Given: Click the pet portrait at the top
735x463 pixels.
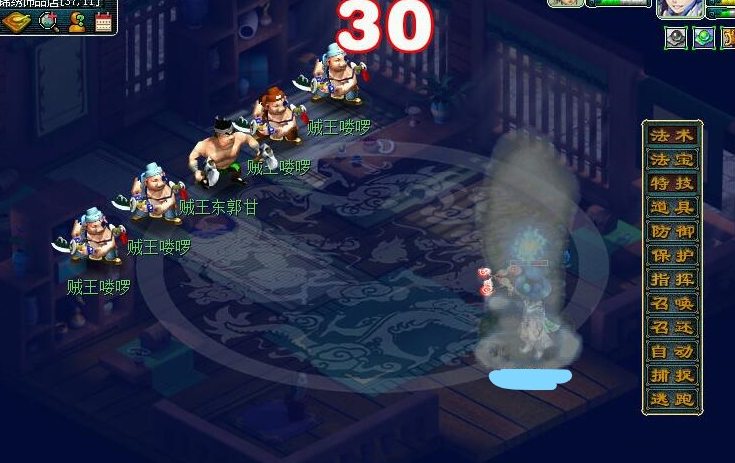Looking at the screenshot, I should click(x=566, y=4).
